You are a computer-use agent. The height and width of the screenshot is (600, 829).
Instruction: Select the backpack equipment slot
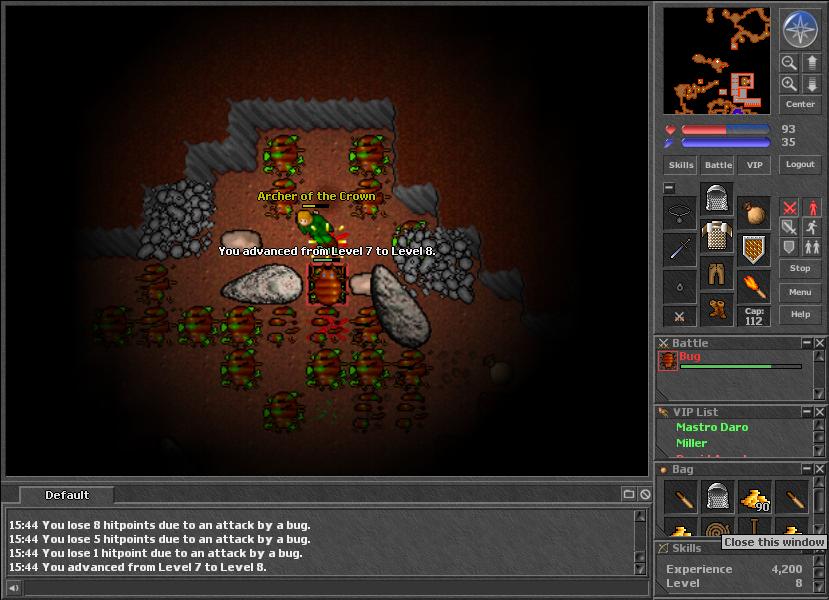[754, 212]
